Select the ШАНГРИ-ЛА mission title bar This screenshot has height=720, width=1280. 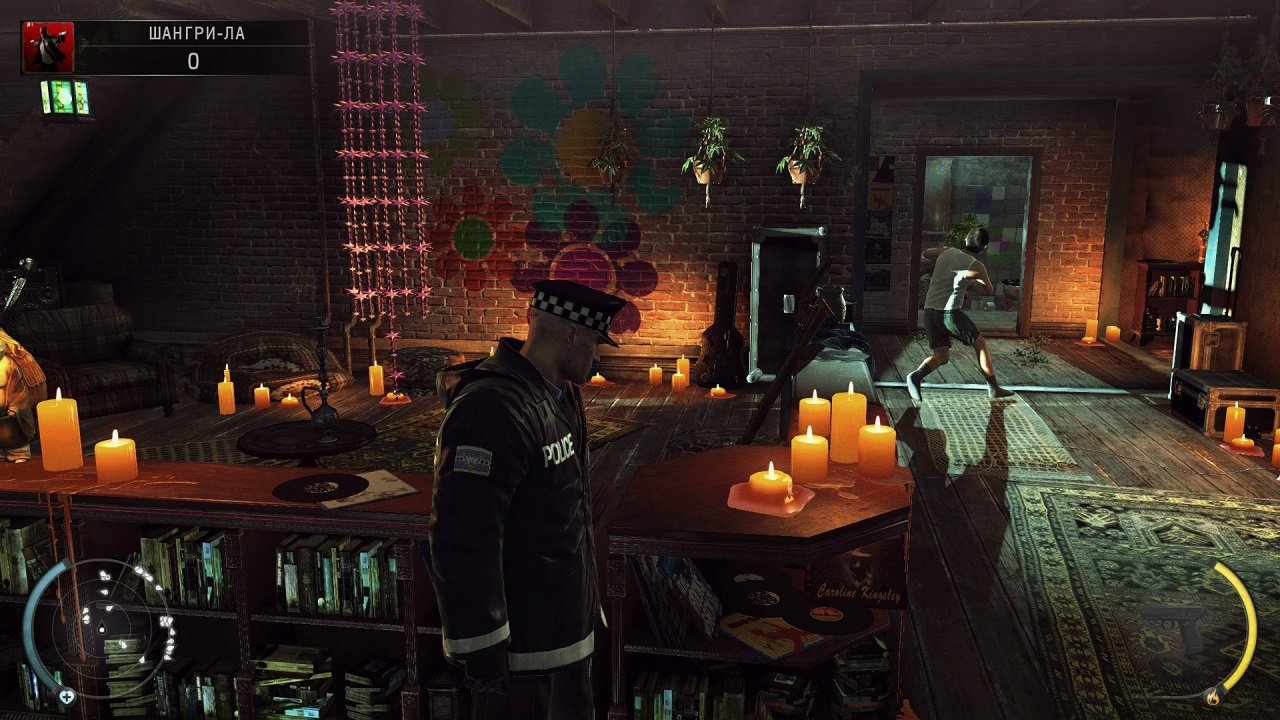click(x=193, y=33)
